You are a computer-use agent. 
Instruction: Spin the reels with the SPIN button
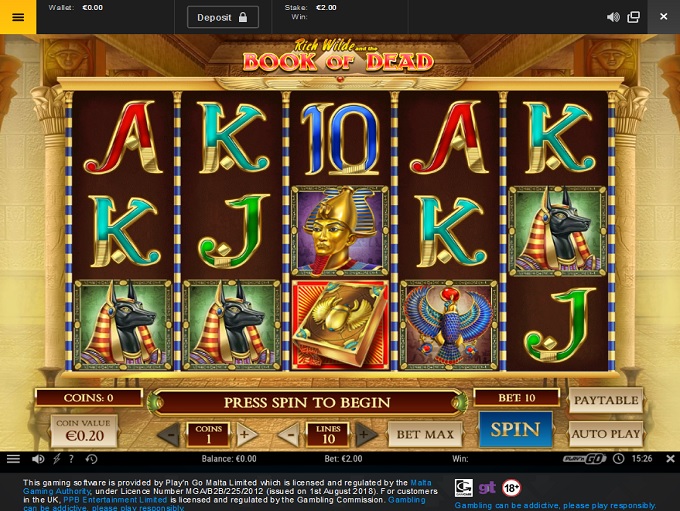point(515,431)
